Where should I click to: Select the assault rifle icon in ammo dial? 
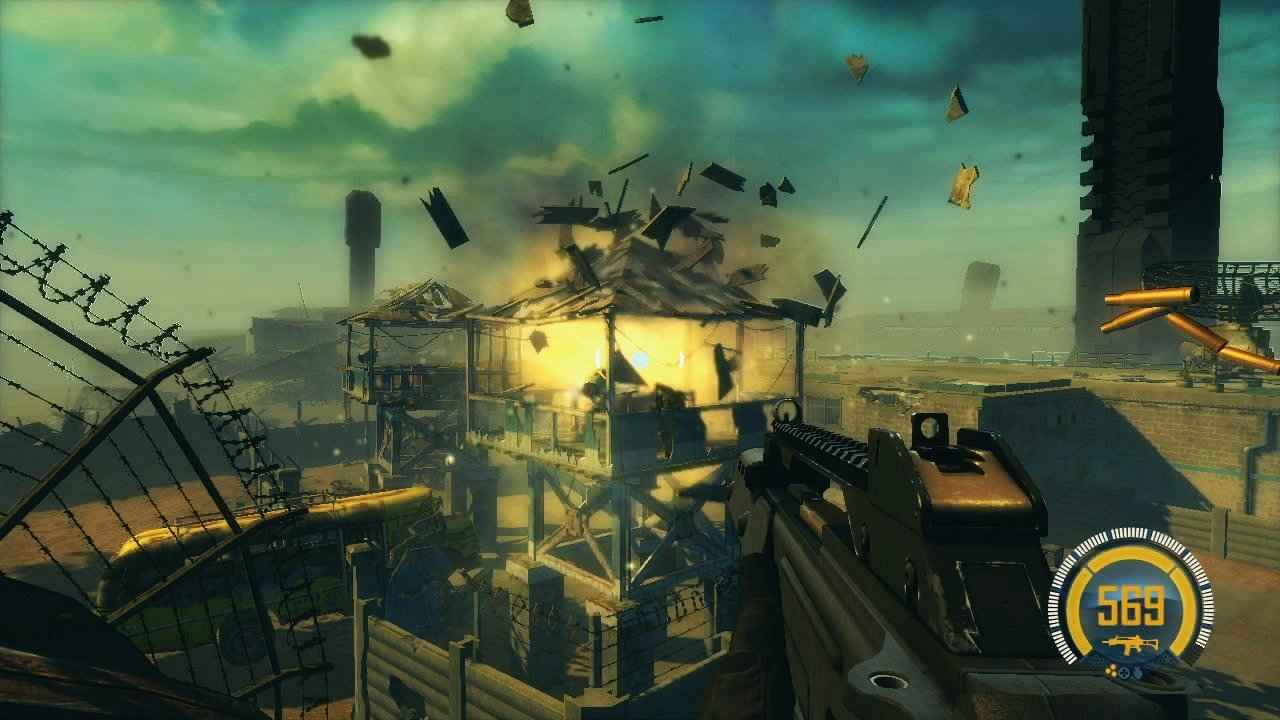1130,643
